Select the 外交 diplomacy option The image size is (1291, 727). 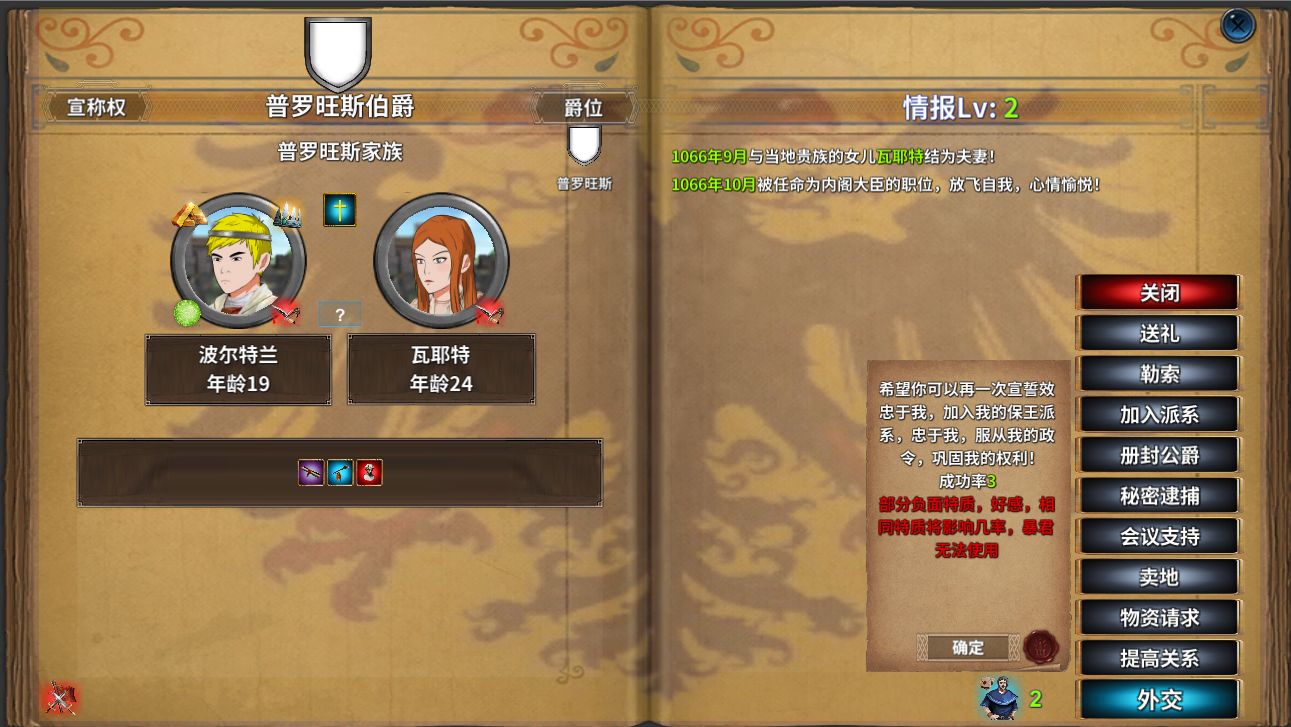click(x=1157, y=699)
